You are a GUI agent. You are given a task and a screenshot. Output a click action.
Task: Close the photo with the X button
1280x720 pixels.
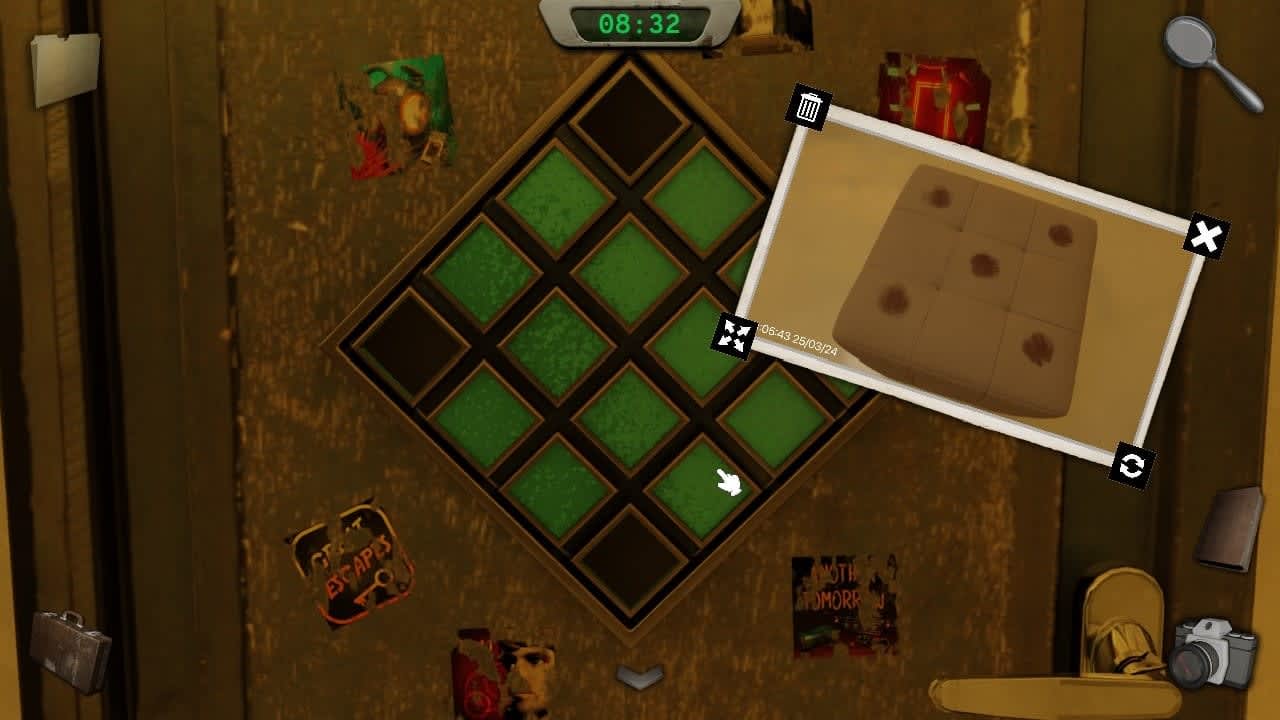click(1207, 235)
